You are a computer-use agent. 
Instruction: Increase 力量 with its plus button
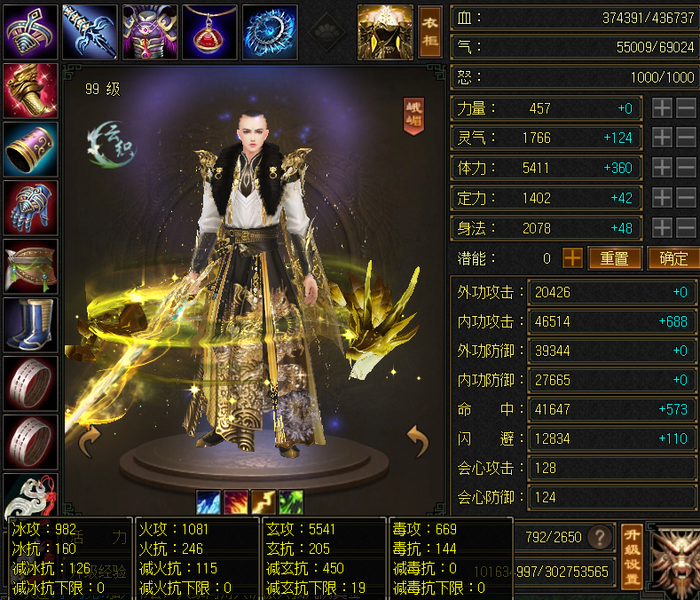click(662, 109)
